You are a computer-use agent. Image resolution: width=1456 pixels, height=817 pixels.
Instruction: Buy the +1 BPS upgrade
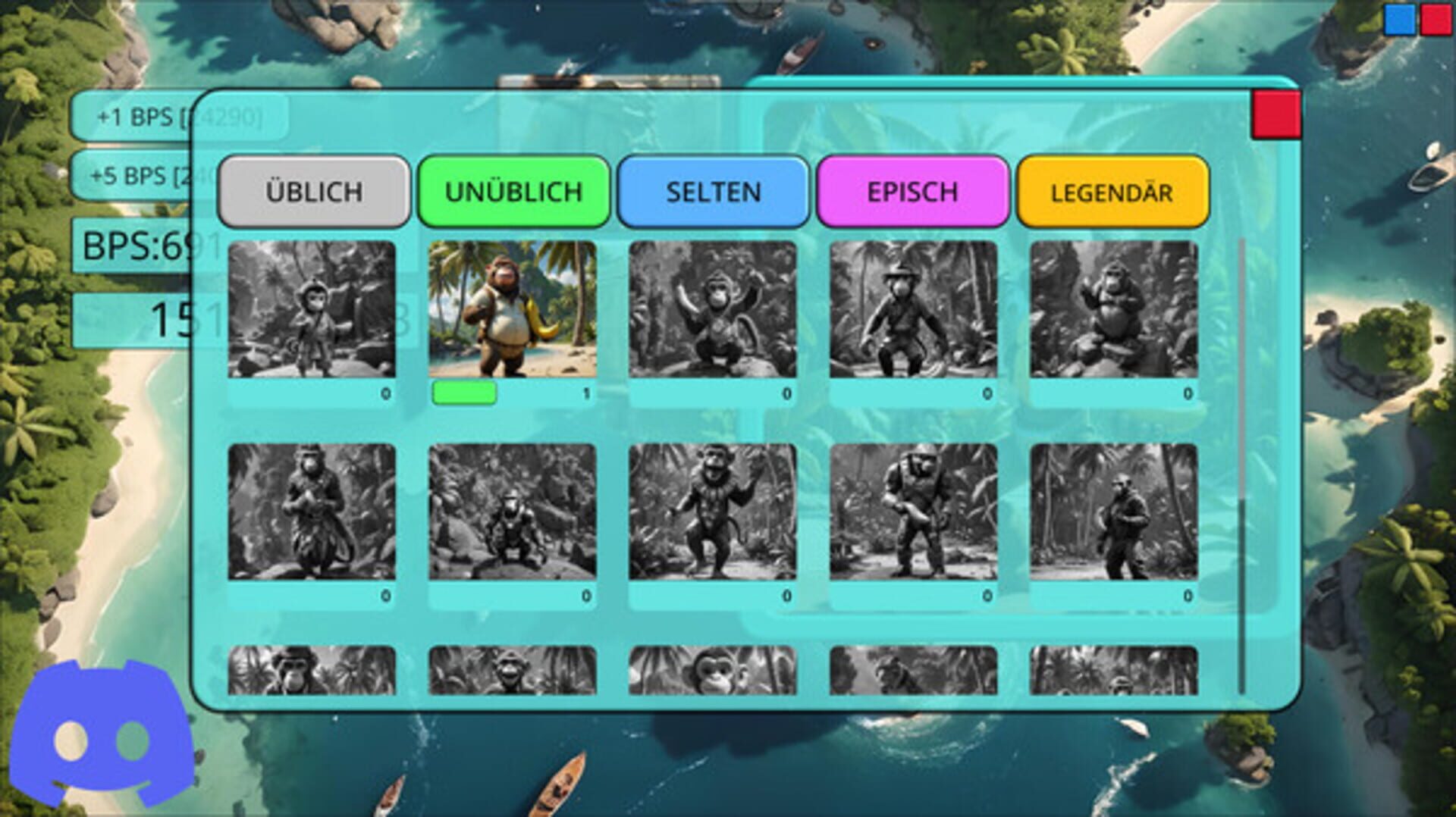152,117
